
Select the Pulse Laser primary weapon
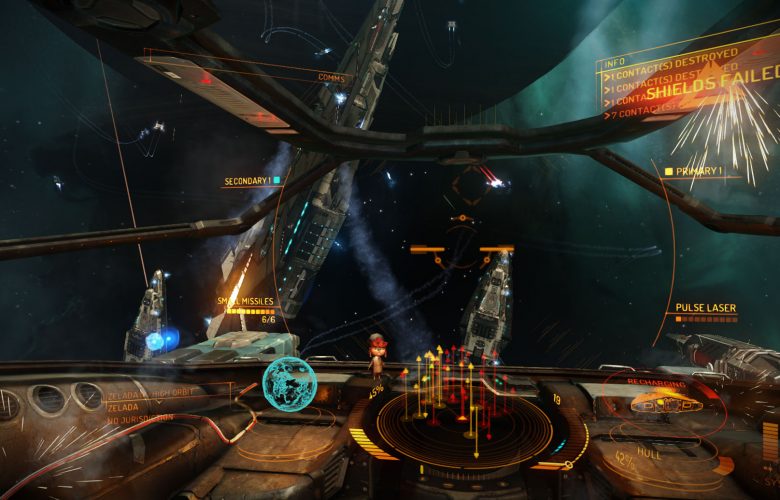click(705, 308)
